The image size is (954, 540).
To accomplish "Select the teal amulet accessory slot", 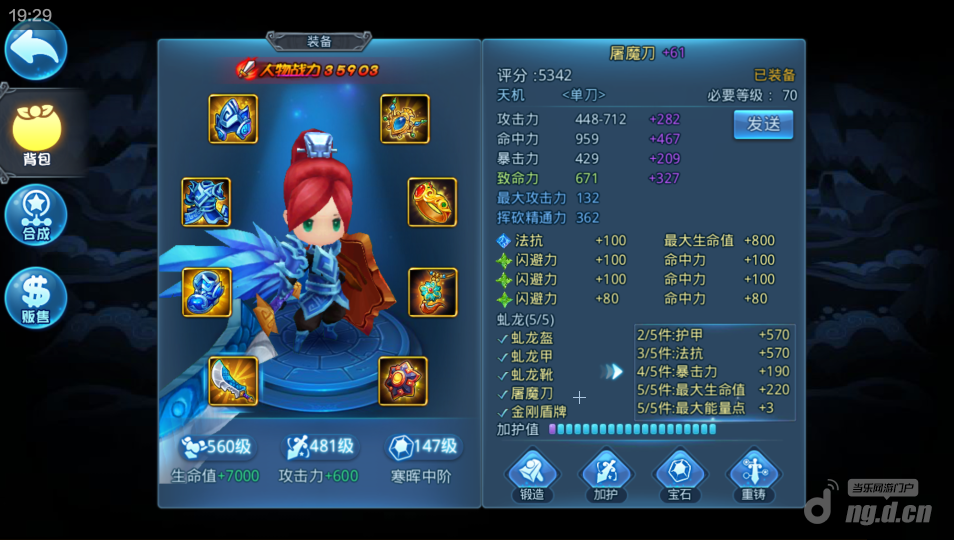I will (x=432, y=292).
